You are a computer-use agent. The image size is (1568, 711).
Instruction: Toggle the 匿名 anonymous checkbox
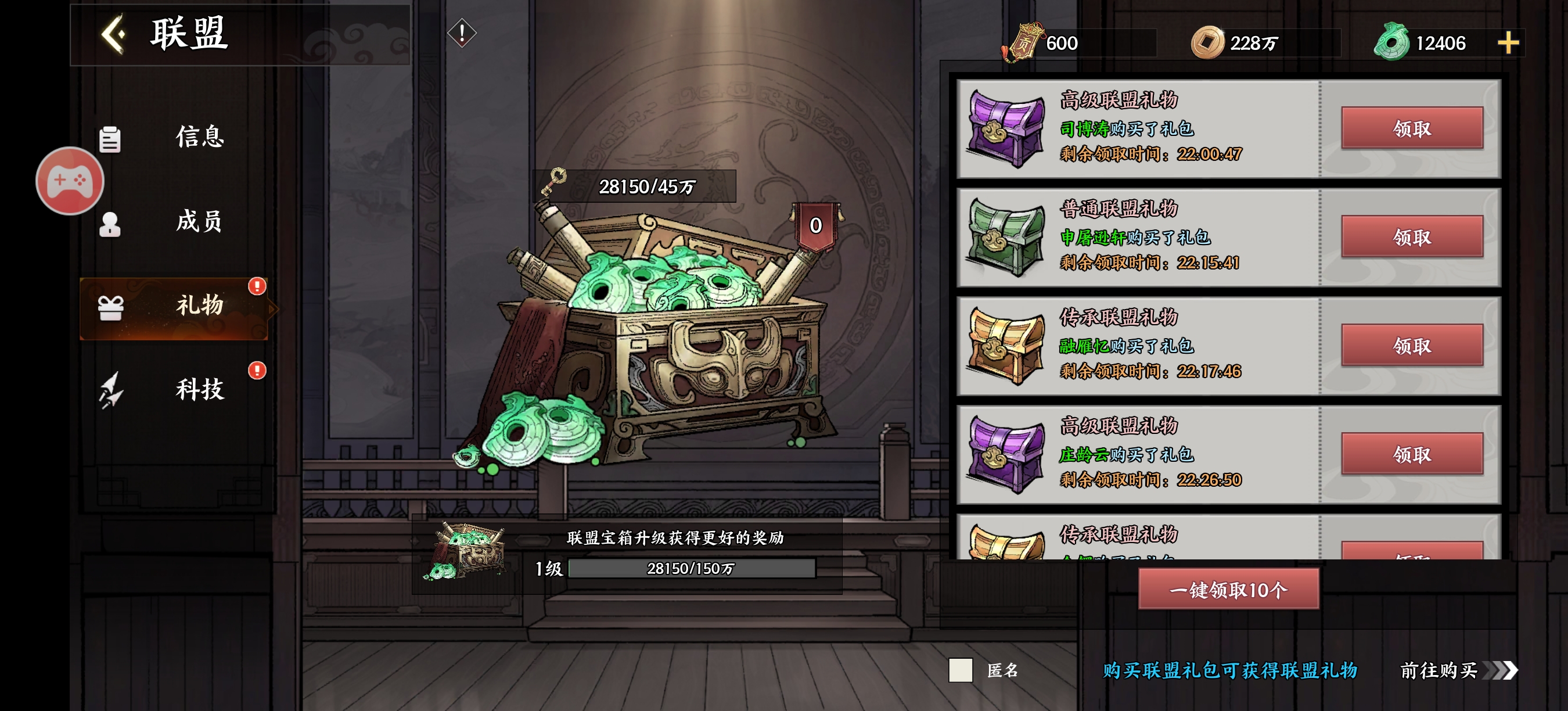(x=960, y=670)
